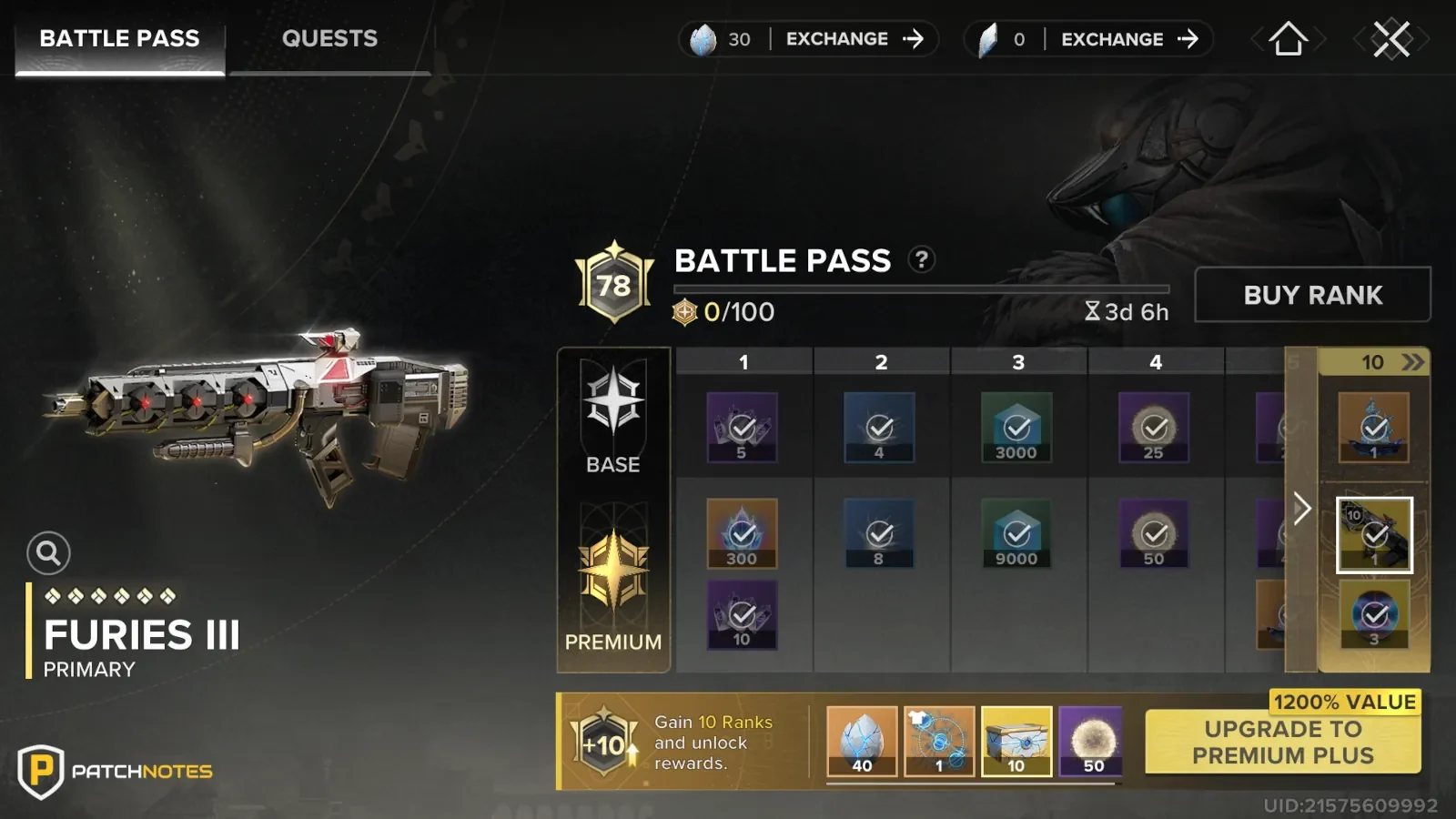Screen dimensions: 1456x819
Task: Open the feather currency Exchange
Action: coord(1129,39)
